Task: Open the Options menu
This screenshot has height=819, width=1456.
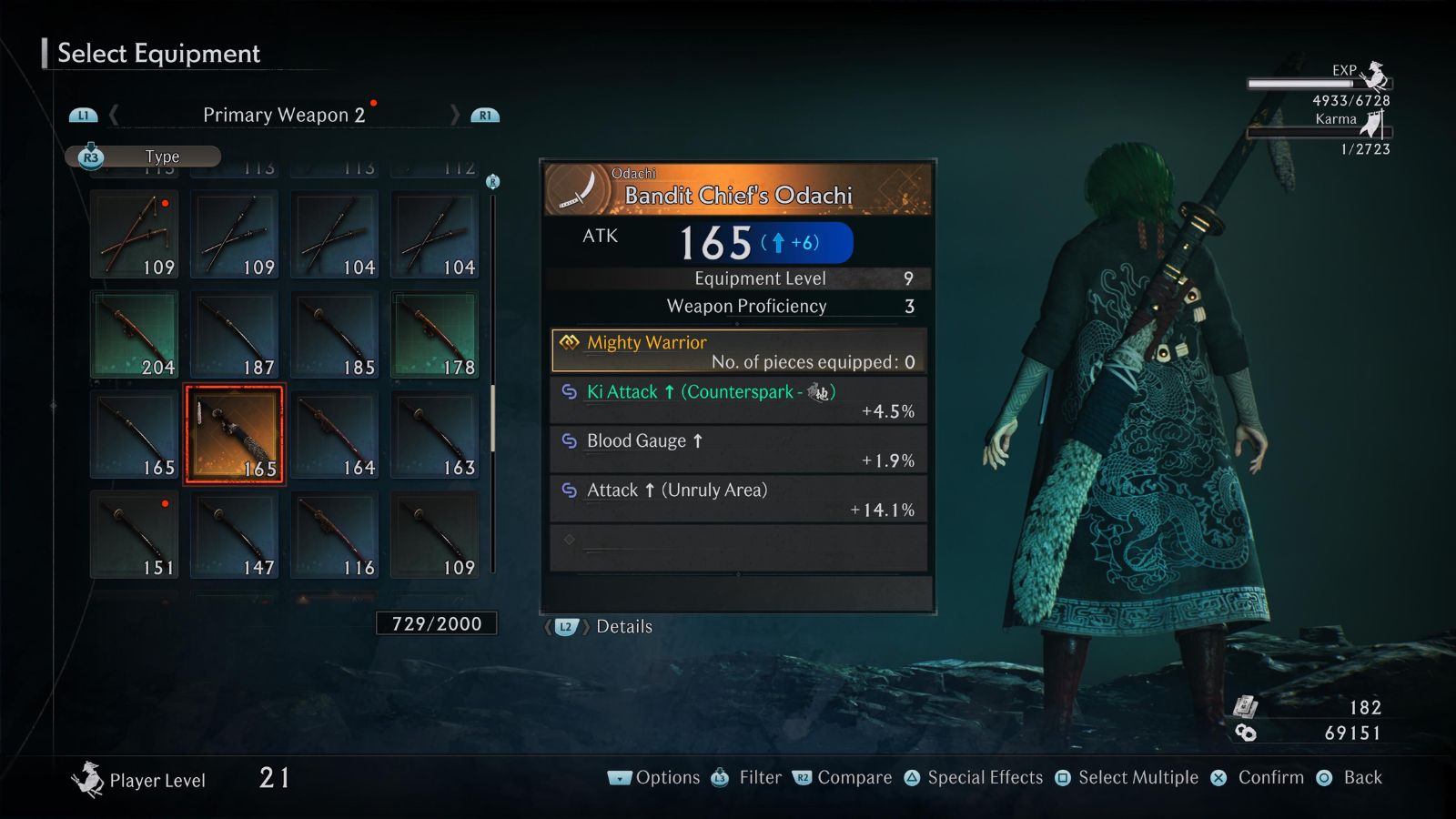Action: [x=654, y=777]
